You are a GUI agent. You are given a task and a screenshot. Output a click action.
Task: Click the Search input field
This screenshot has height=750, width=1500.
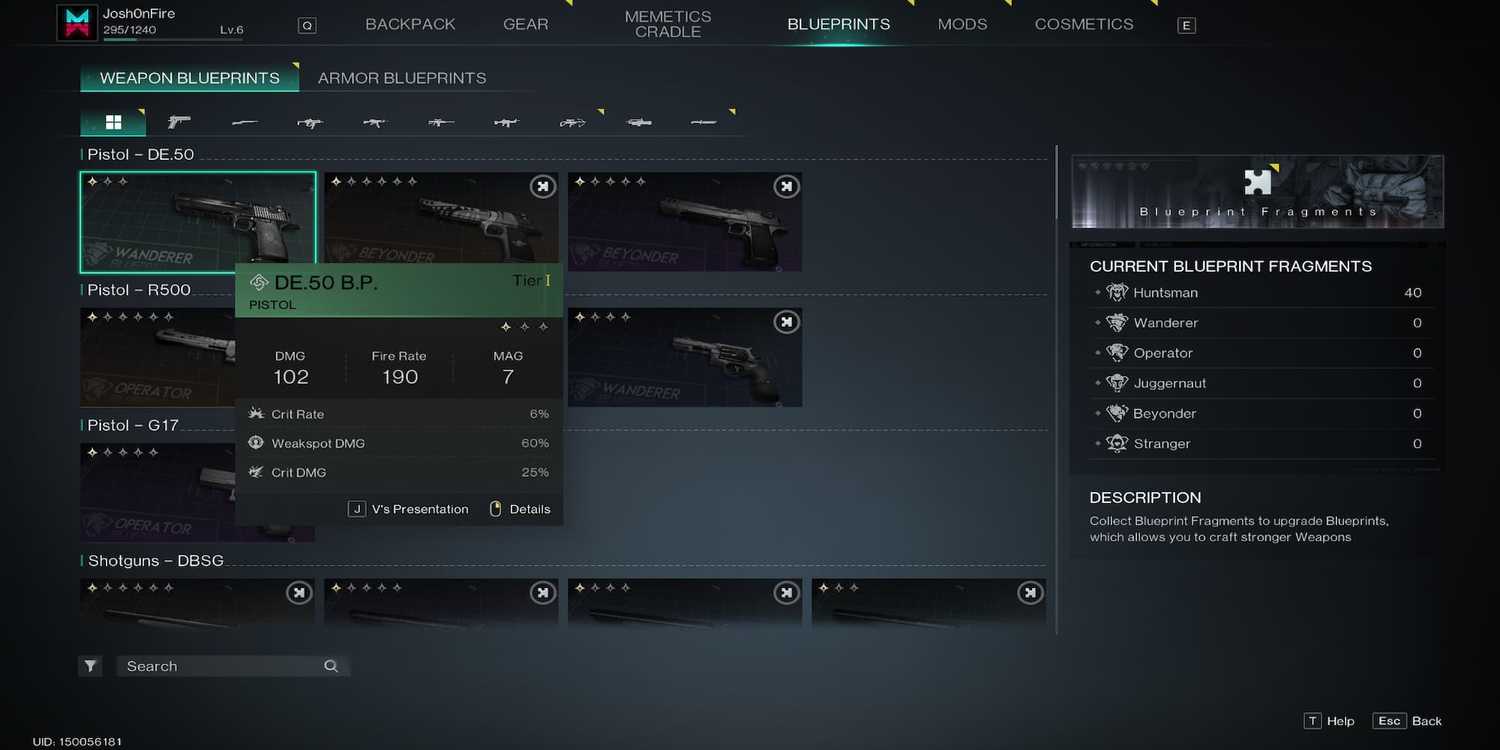[x=220, y=666]
